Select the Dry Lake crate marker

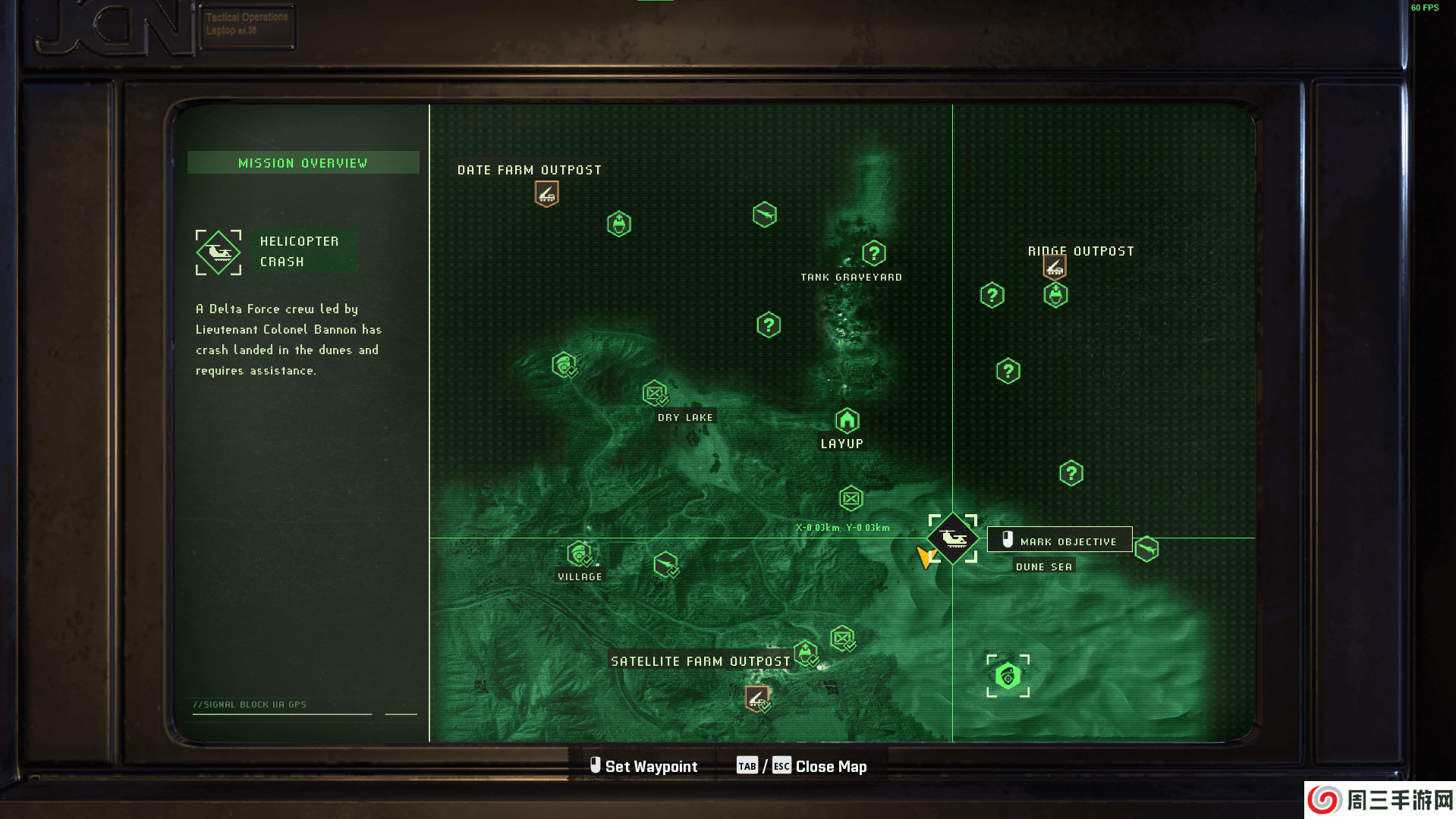pos(655,393)
